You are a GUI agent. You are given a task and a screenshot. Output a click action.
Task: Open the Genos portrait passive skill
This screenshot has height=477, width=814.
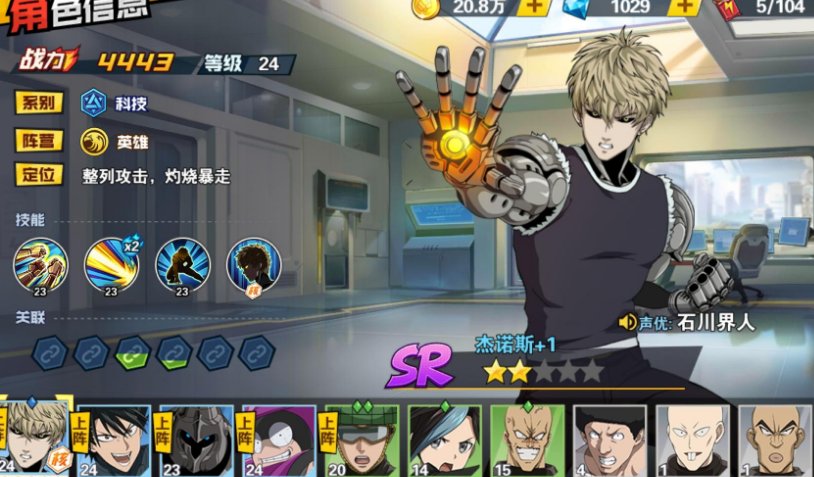click(x=254, y=265)
